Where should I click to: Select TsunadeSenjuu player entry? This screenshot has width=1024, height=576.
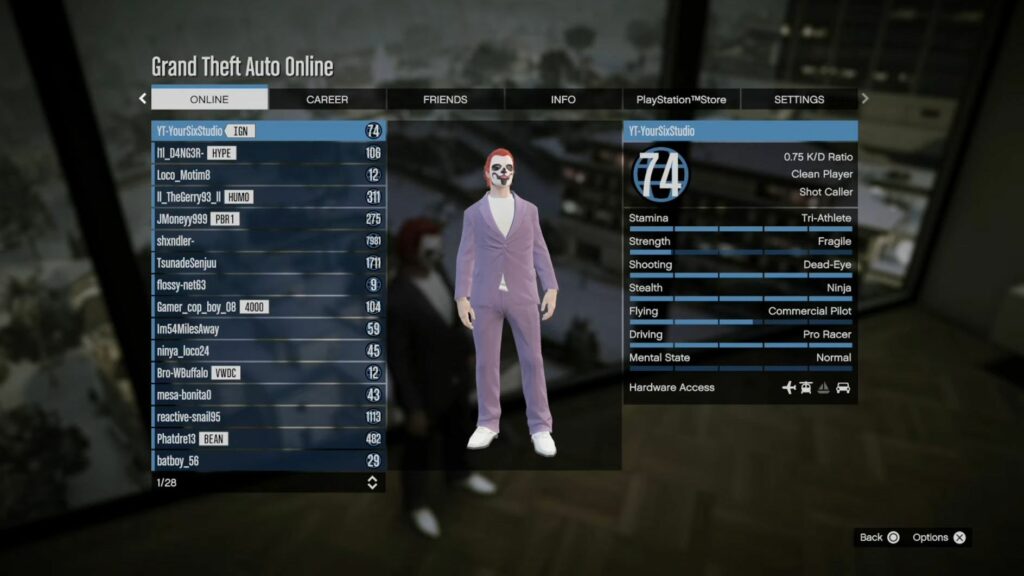[x=268, y=263]
